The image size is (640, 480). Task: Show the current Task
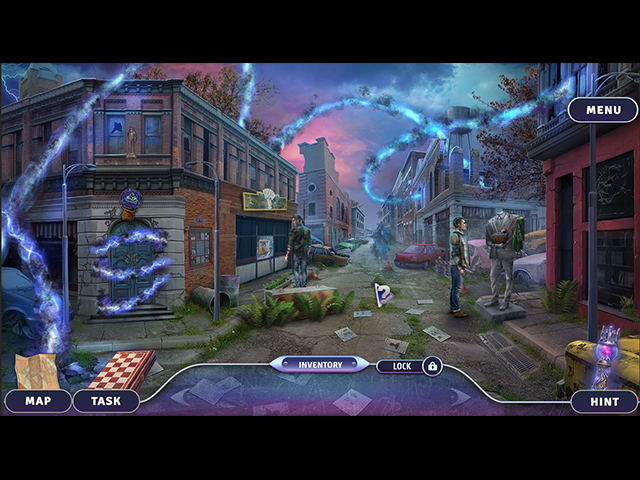point(106,401)
